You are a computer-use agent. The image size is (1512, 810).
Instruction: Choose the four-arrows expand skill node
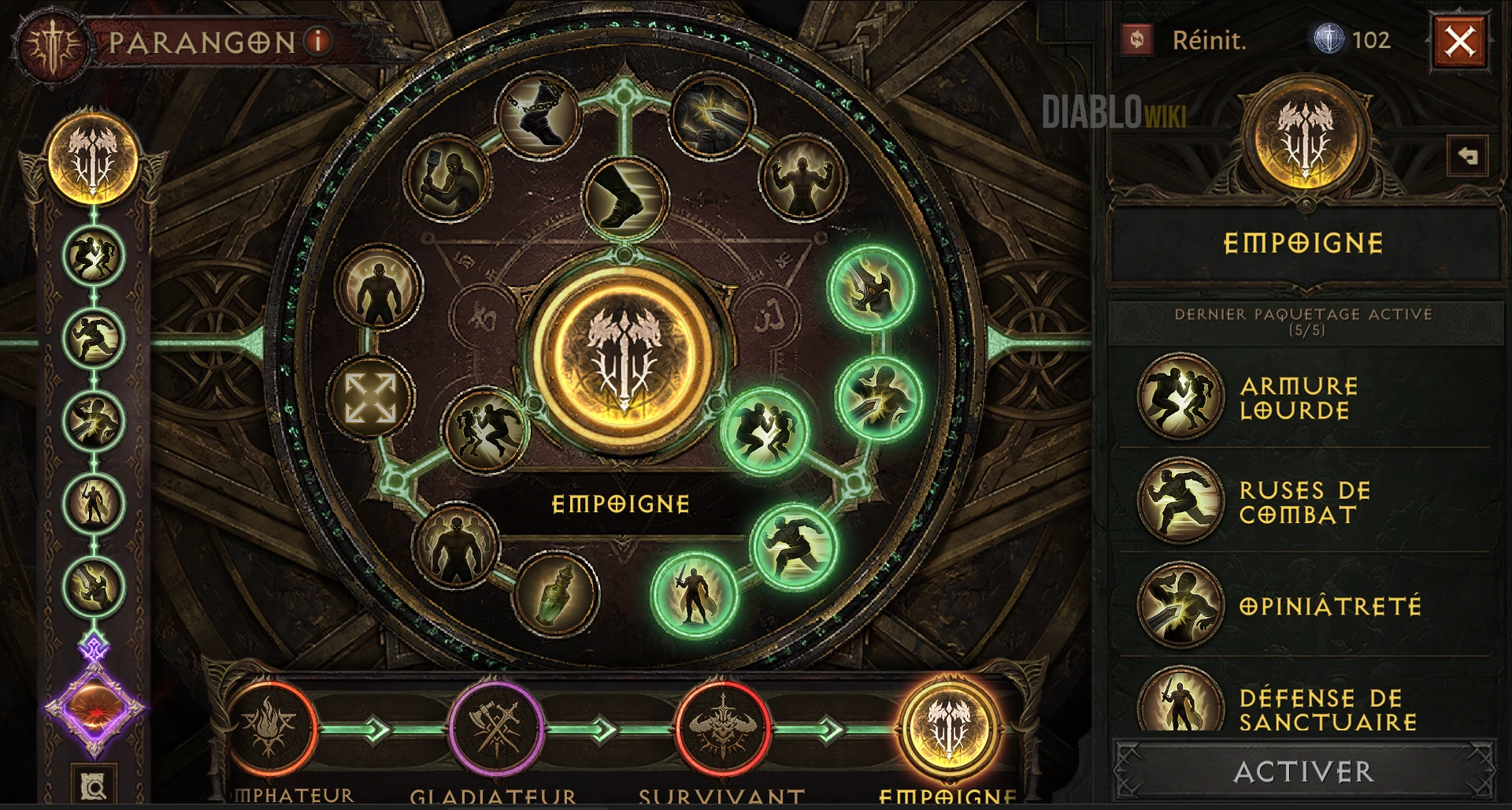point(370,397)
